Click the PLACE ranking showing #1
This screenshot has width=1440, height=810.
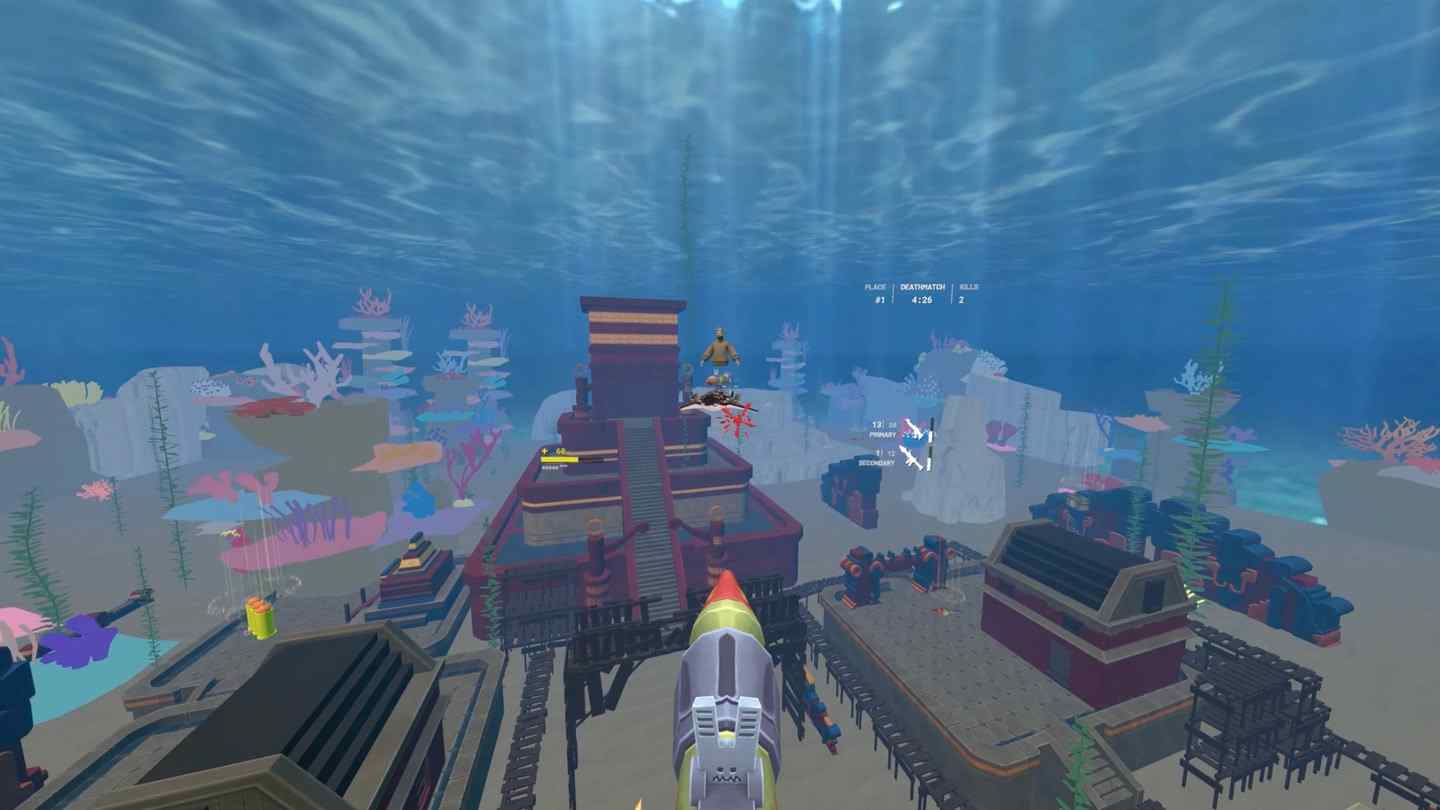click(x=877, y=292)
